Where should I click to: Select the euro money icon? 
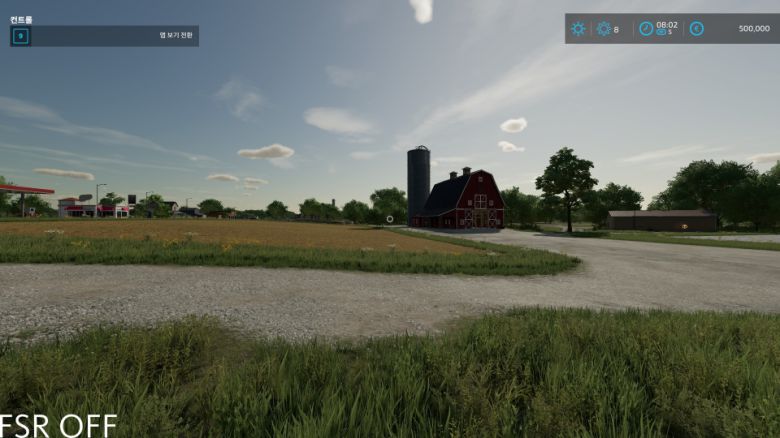696,29
